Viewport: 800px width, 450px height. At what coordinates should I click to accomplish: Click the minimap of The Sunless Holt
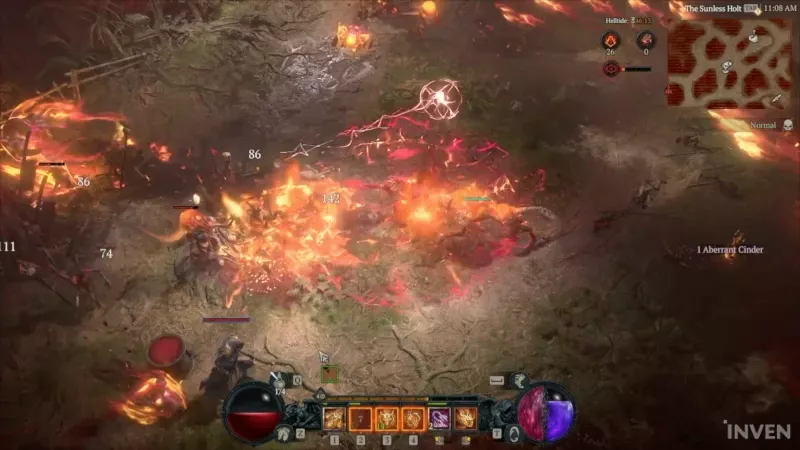(729, 62)
